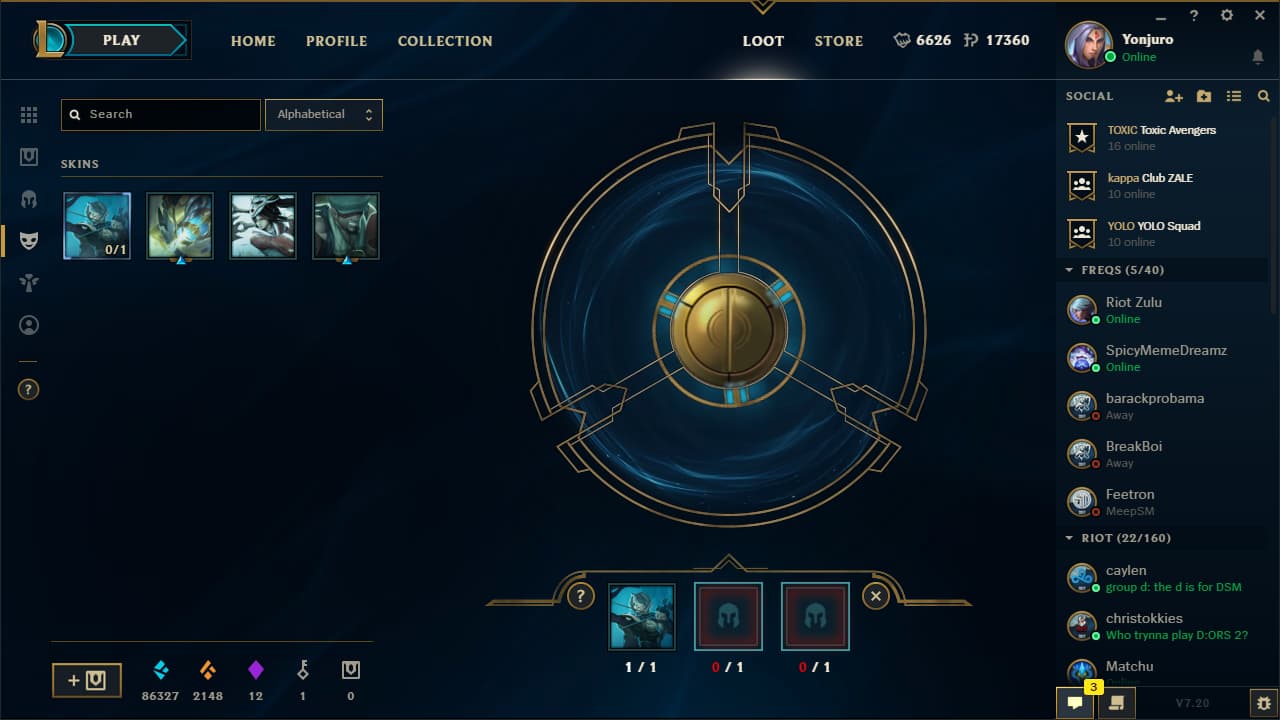Click the loot Search input field

[x=160, y=114]
